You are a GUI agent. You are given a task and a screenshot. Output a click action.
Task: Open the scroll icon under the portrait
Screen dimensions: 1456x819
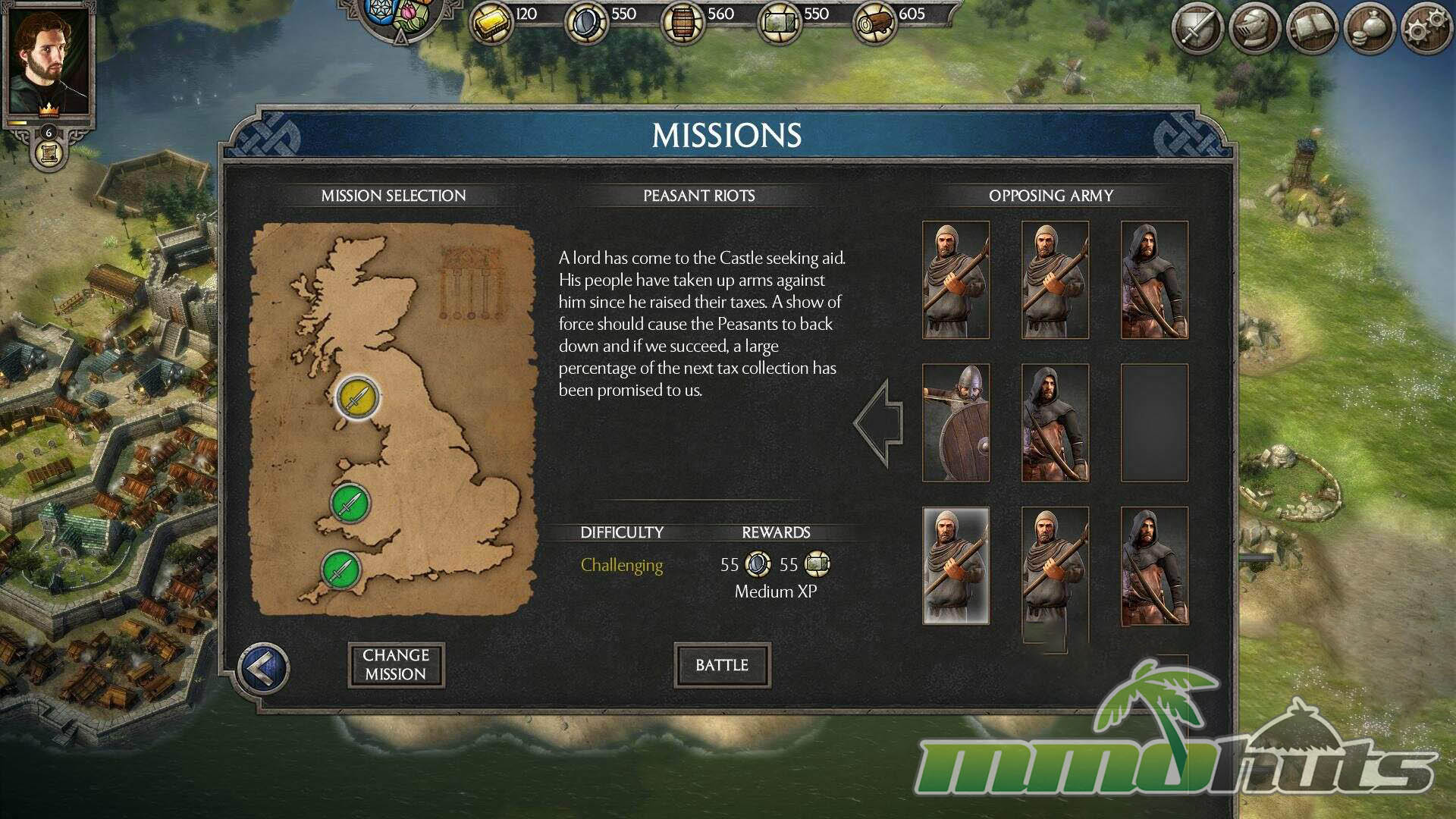pyautogui.click(x=49, y=154)
